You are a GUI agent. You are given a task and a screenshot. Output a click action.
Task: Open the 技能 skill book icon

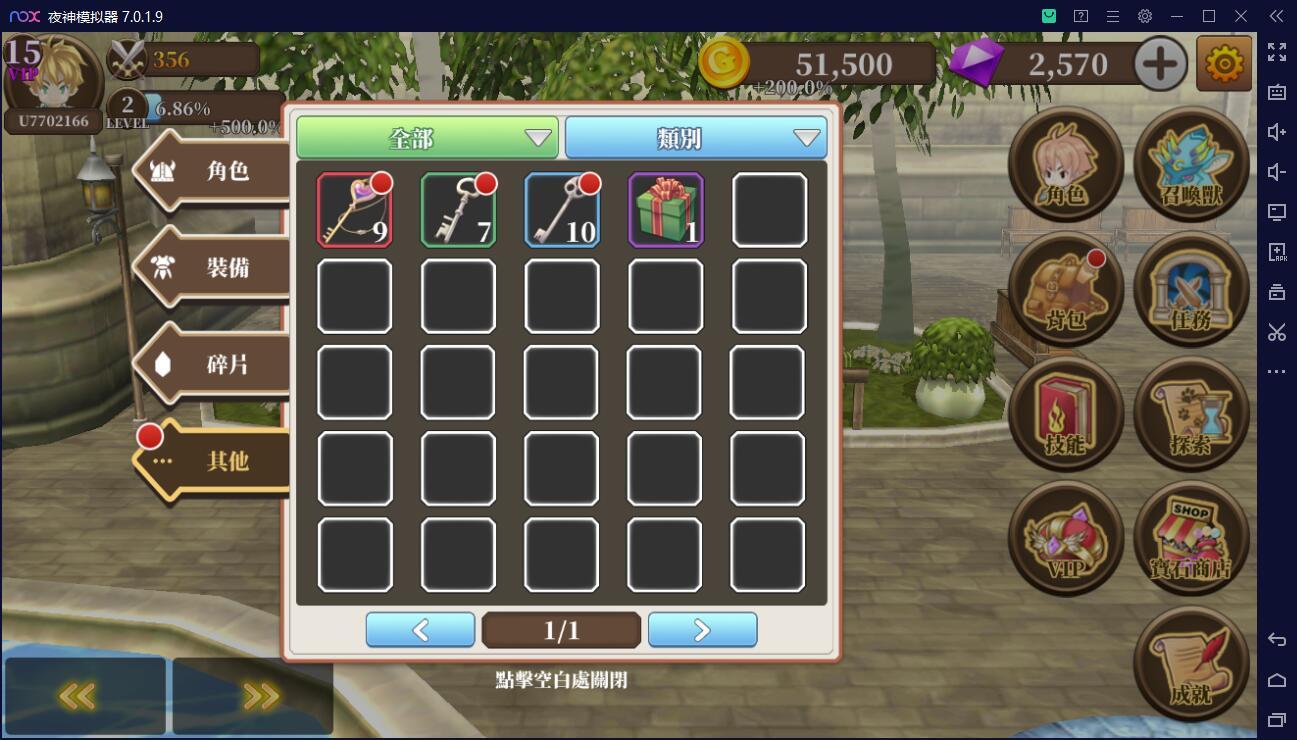(1065, 412)
